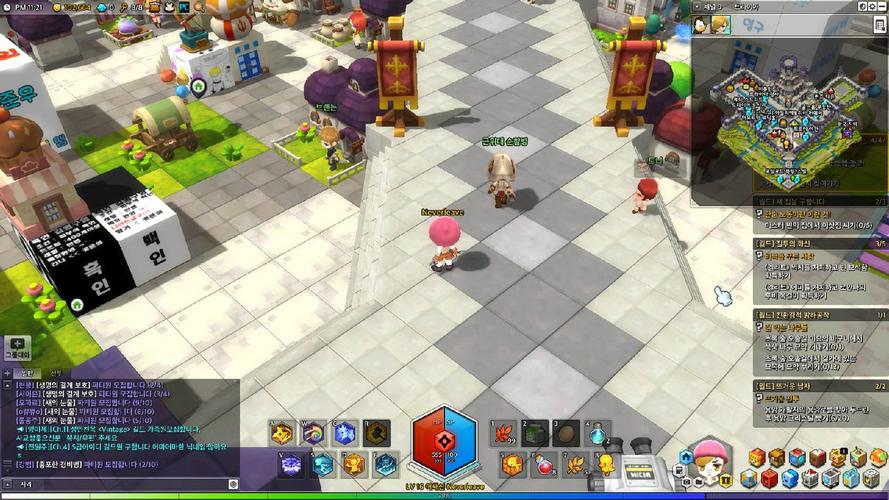889x500 pixels.
Task: Click the pink-haired character portrait
Action: [711, 464]
